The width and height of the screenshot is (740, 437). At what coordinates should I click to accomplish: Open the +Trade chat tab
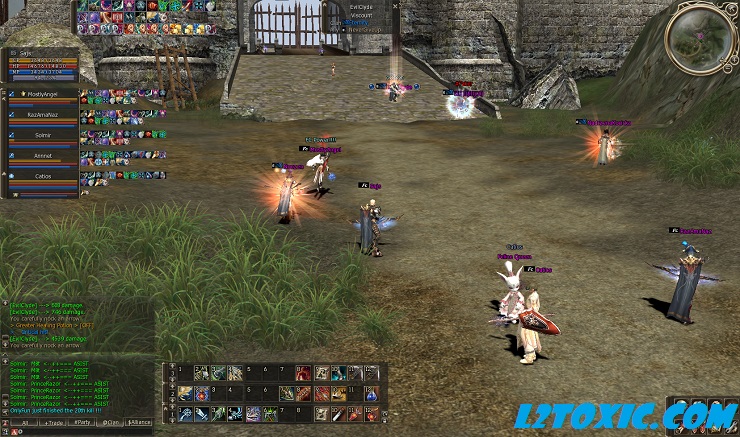pos(52,423)
